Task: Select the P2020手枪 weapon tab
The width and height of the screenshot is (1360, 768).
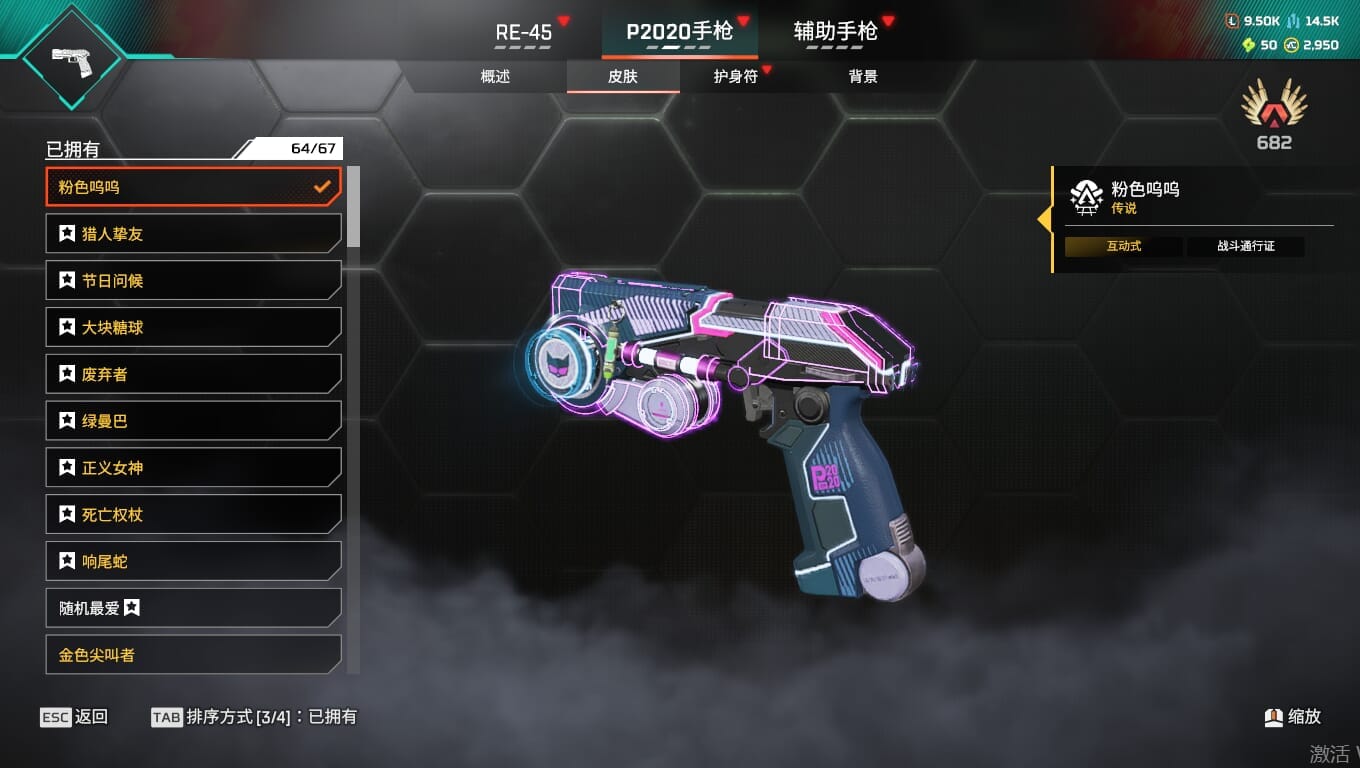Action: (679, 32)
